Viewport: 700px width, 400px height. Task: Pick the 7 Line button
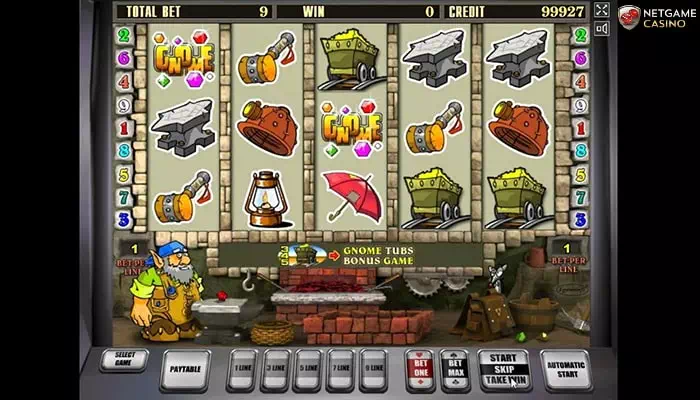click(x=340, y=369)
